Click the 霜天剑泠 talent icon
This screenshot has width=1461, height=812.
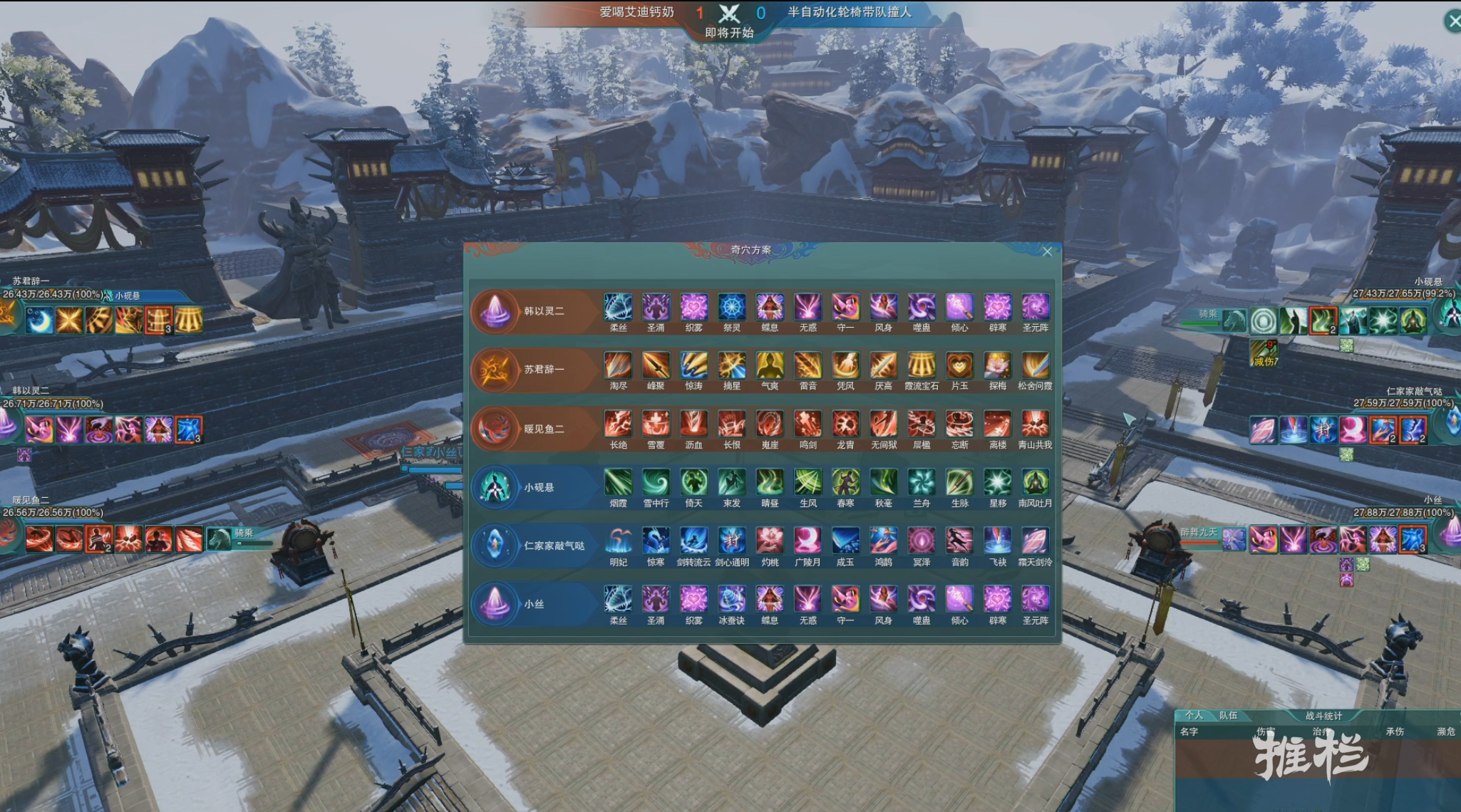coord(1036,541)
